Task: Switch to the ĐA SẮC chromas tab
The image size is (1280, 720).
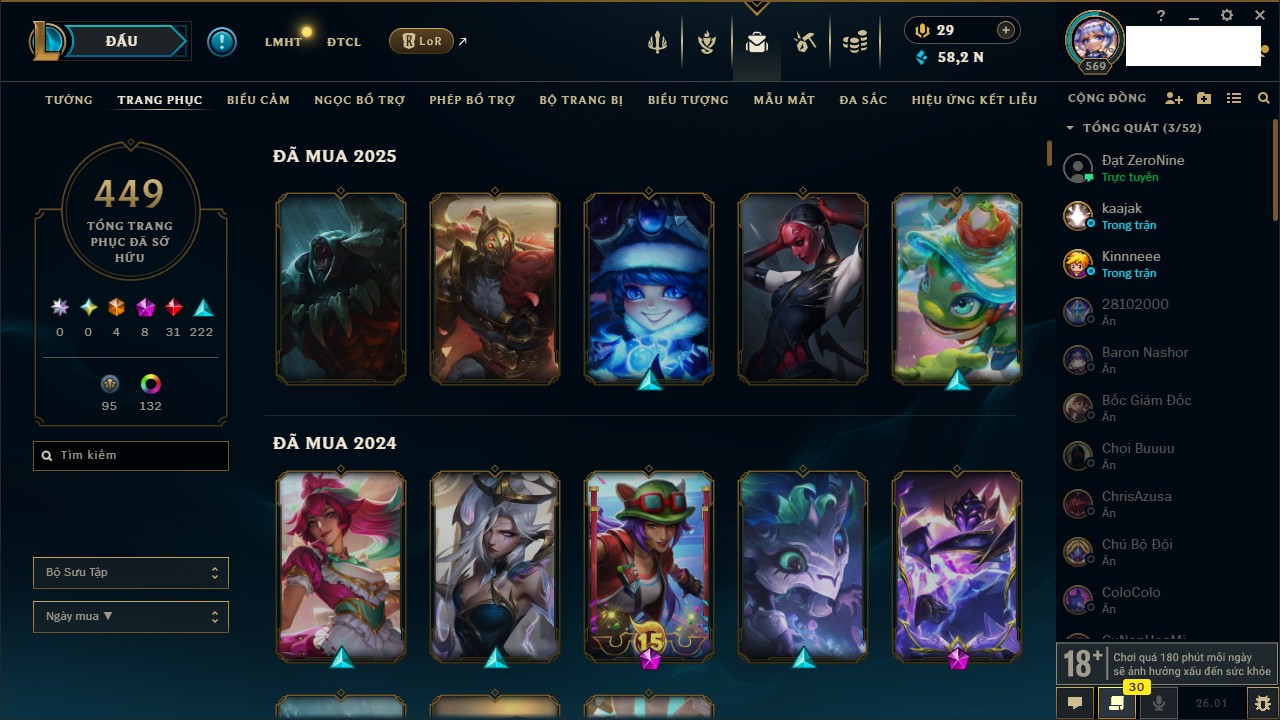Action: coord(863,100)
